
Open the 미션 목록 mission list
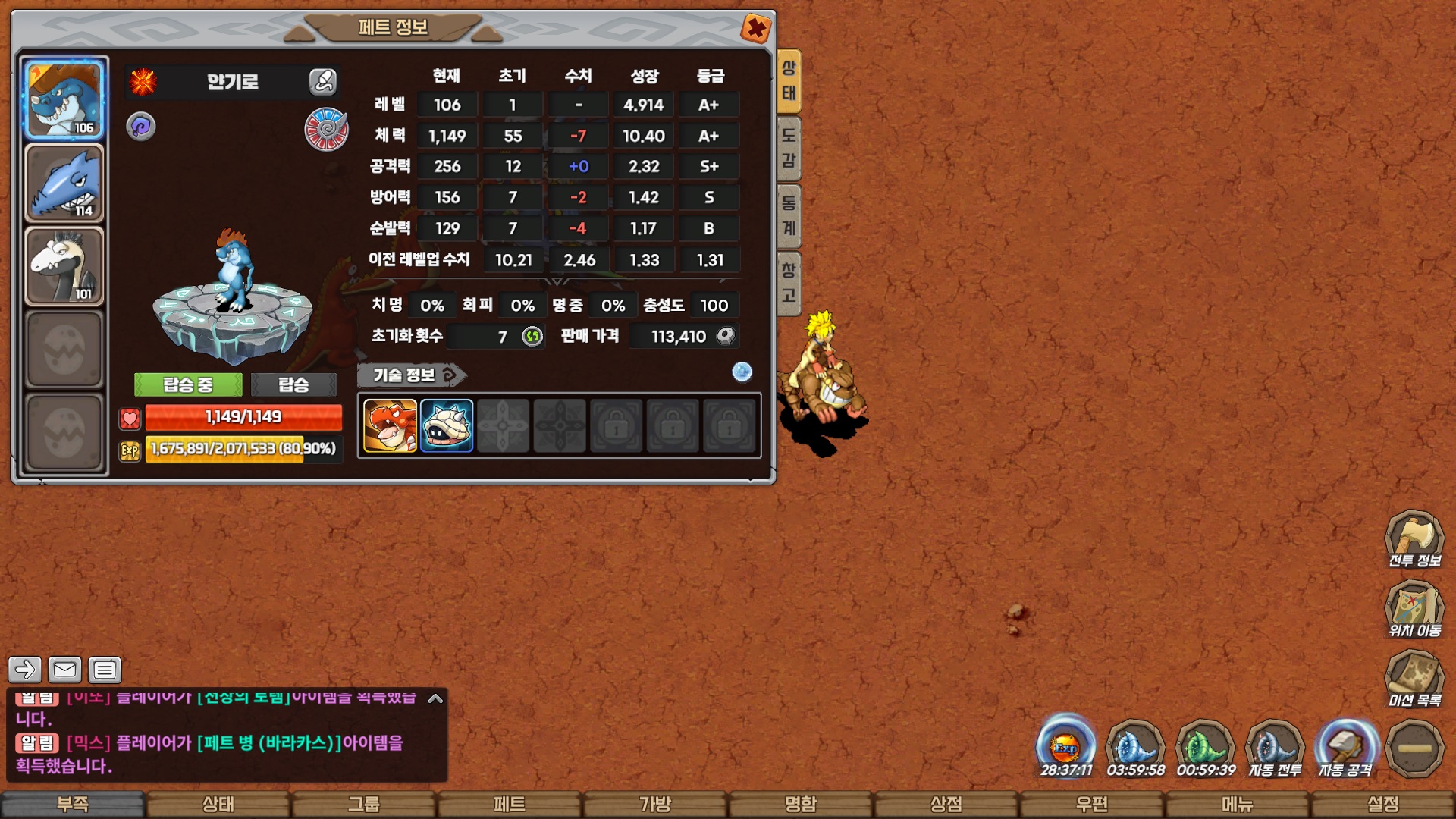[x=1414, y=679]
